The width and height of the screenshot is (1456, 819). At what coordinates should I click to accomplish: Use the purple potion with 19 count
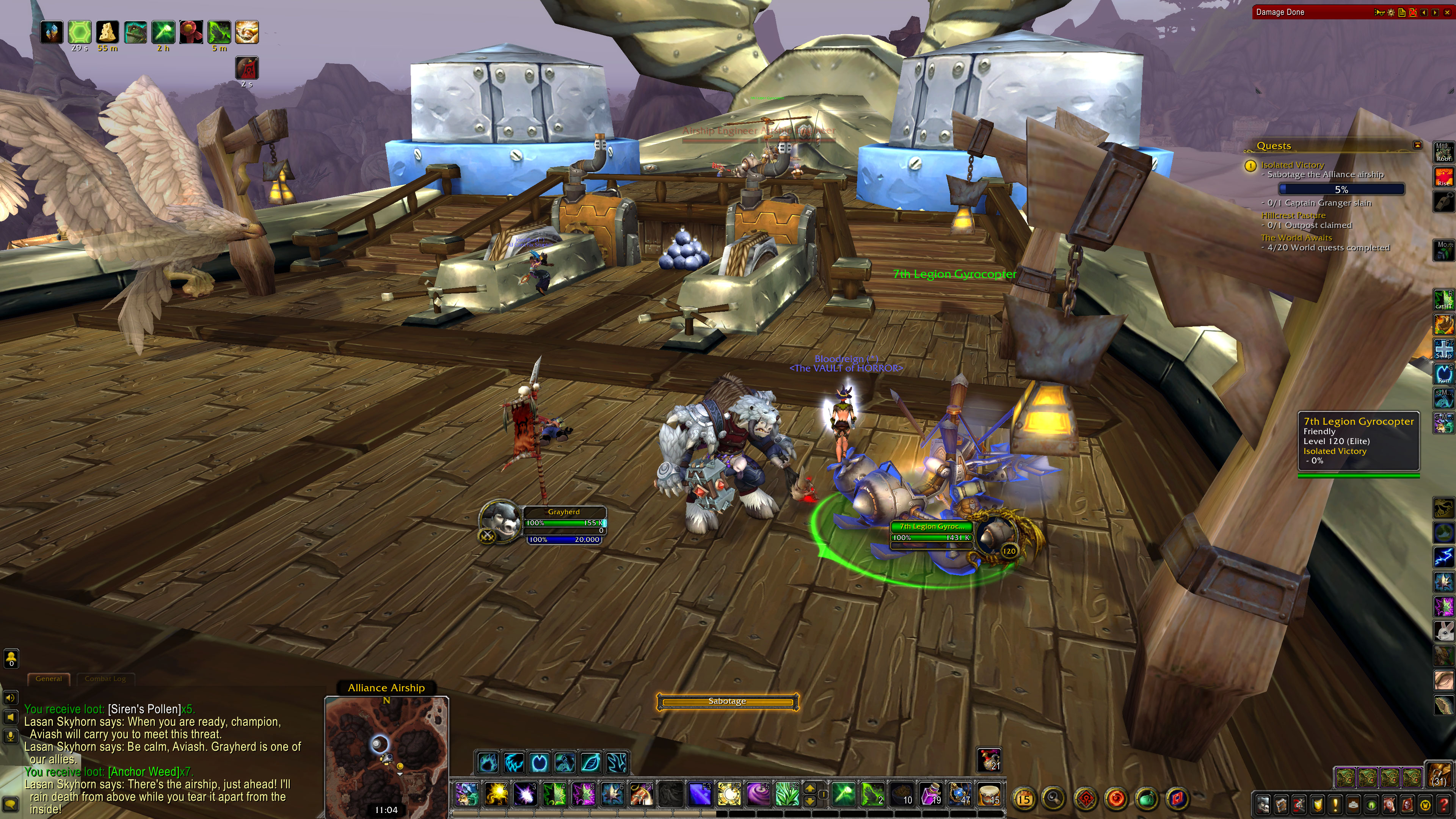point(932,794)
